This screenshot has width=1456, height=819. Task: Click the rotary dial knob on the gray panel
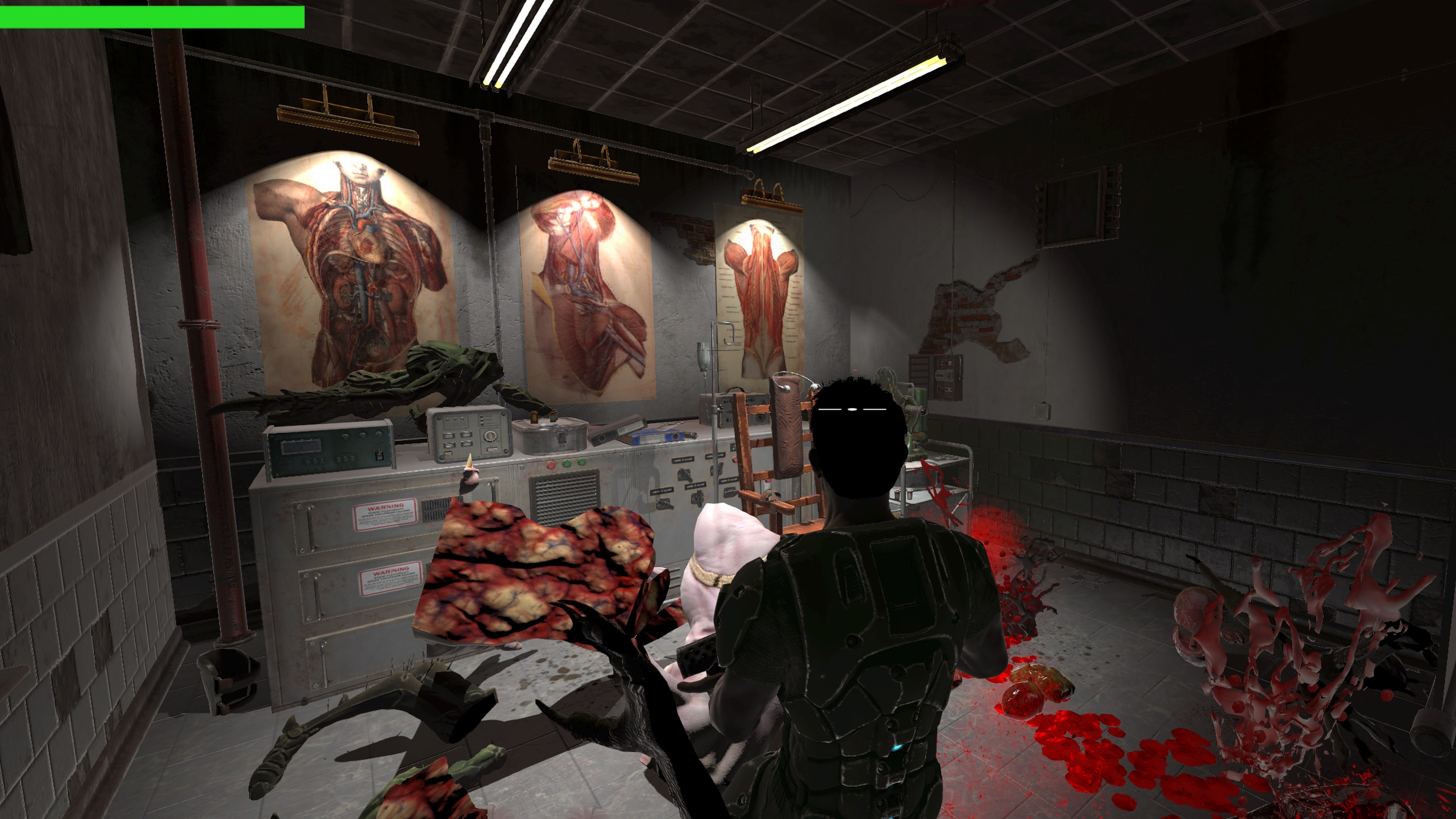click(490, 437)
